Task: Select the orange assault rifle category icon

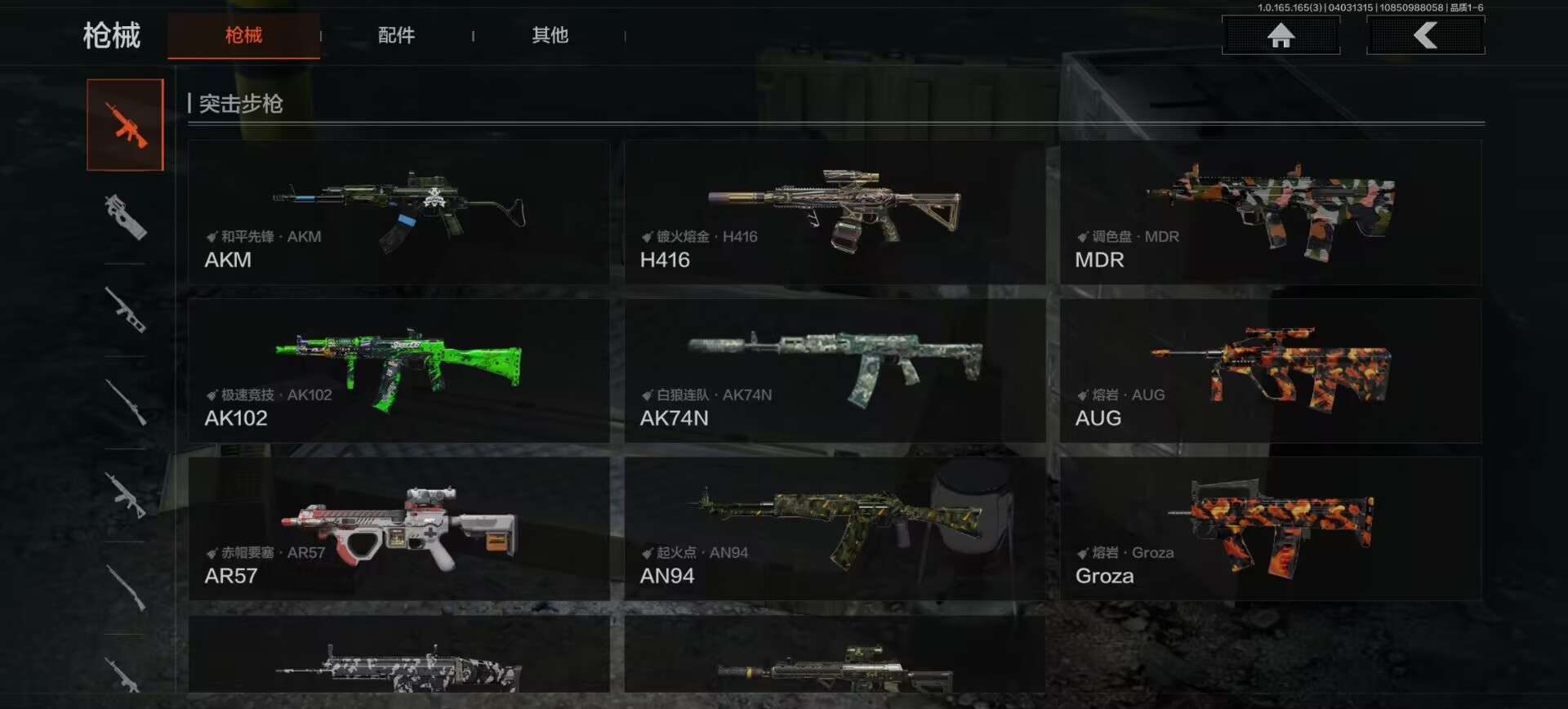Action: point(125,125)
